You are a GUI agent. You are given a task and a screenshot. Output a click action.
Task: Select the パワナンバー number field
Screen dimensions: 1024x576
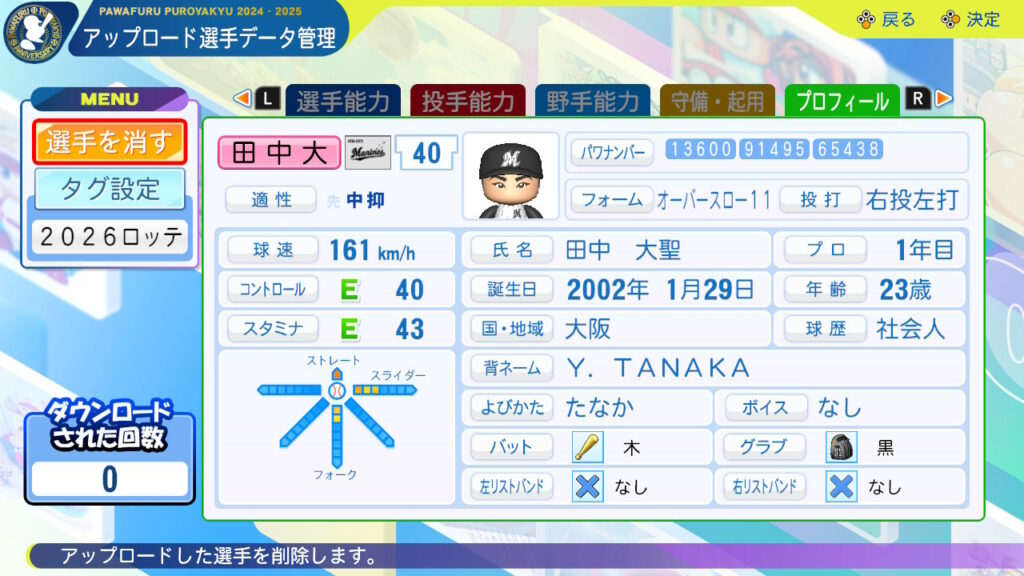click(x=775, y=150)
